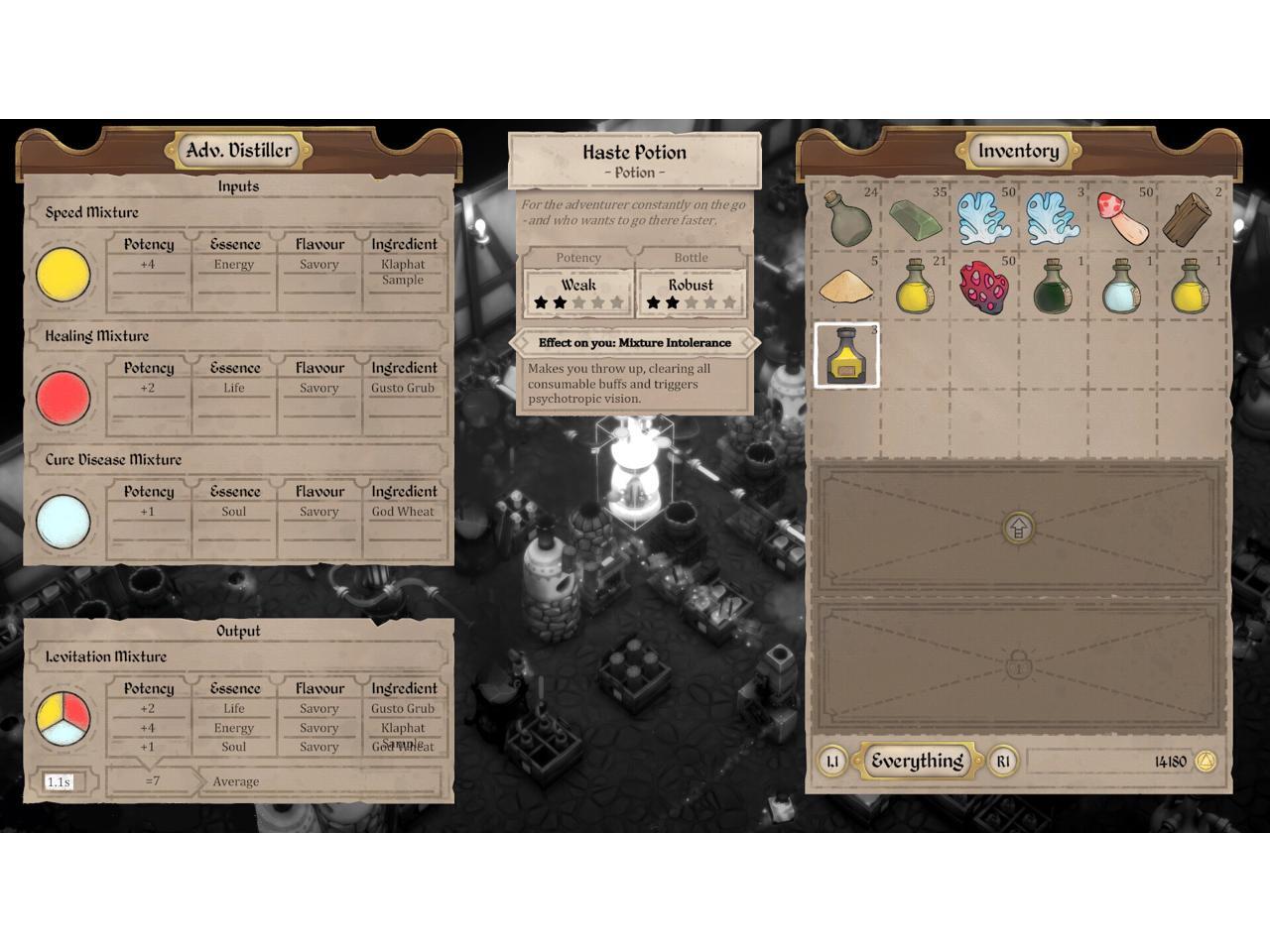Pick the sand pile item

click(846, 288)
